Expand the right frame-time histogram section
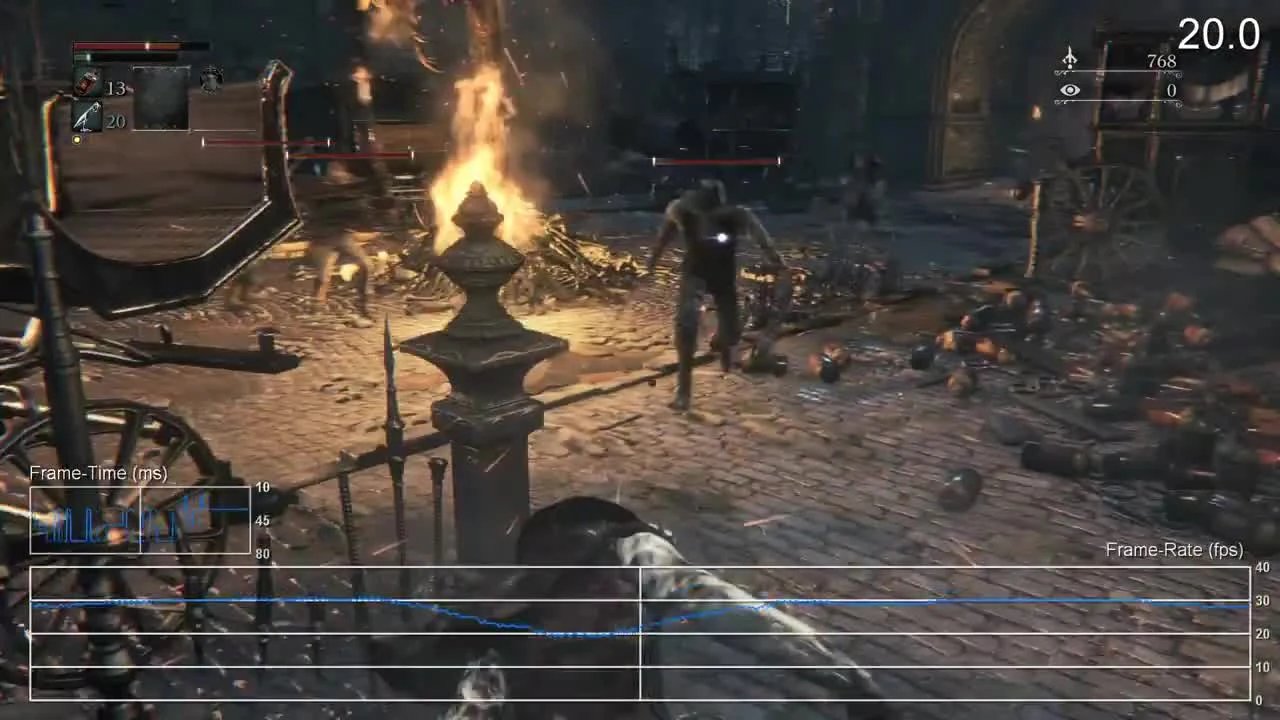 [195, 520]
